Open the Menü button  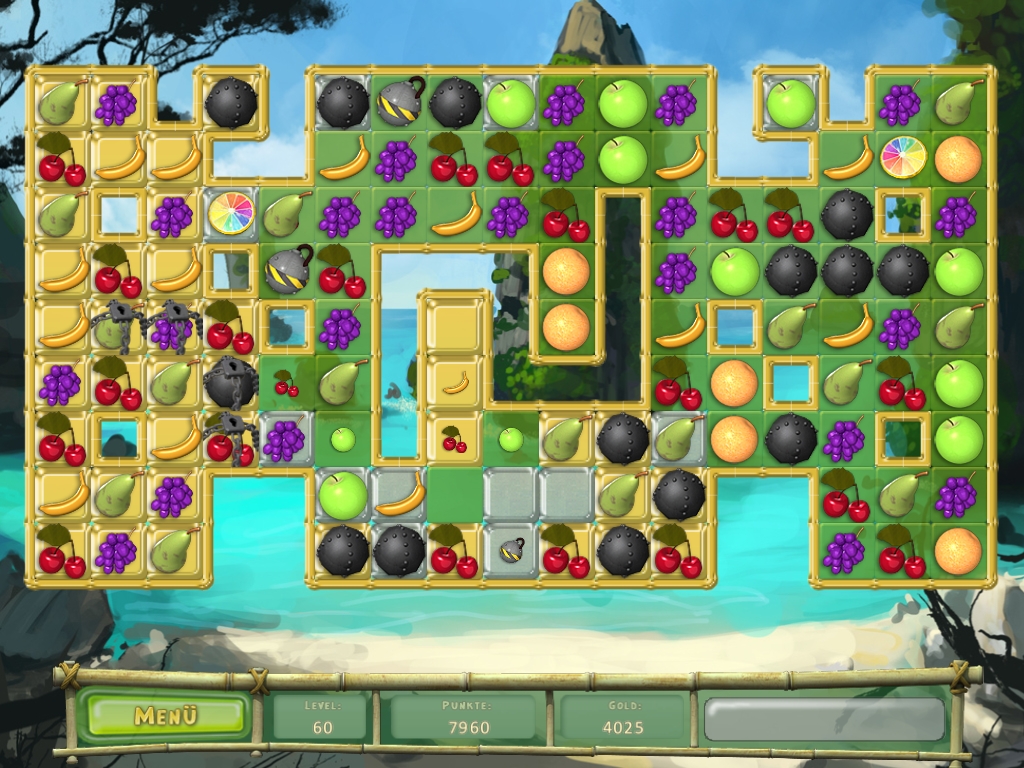coord(166,716)
